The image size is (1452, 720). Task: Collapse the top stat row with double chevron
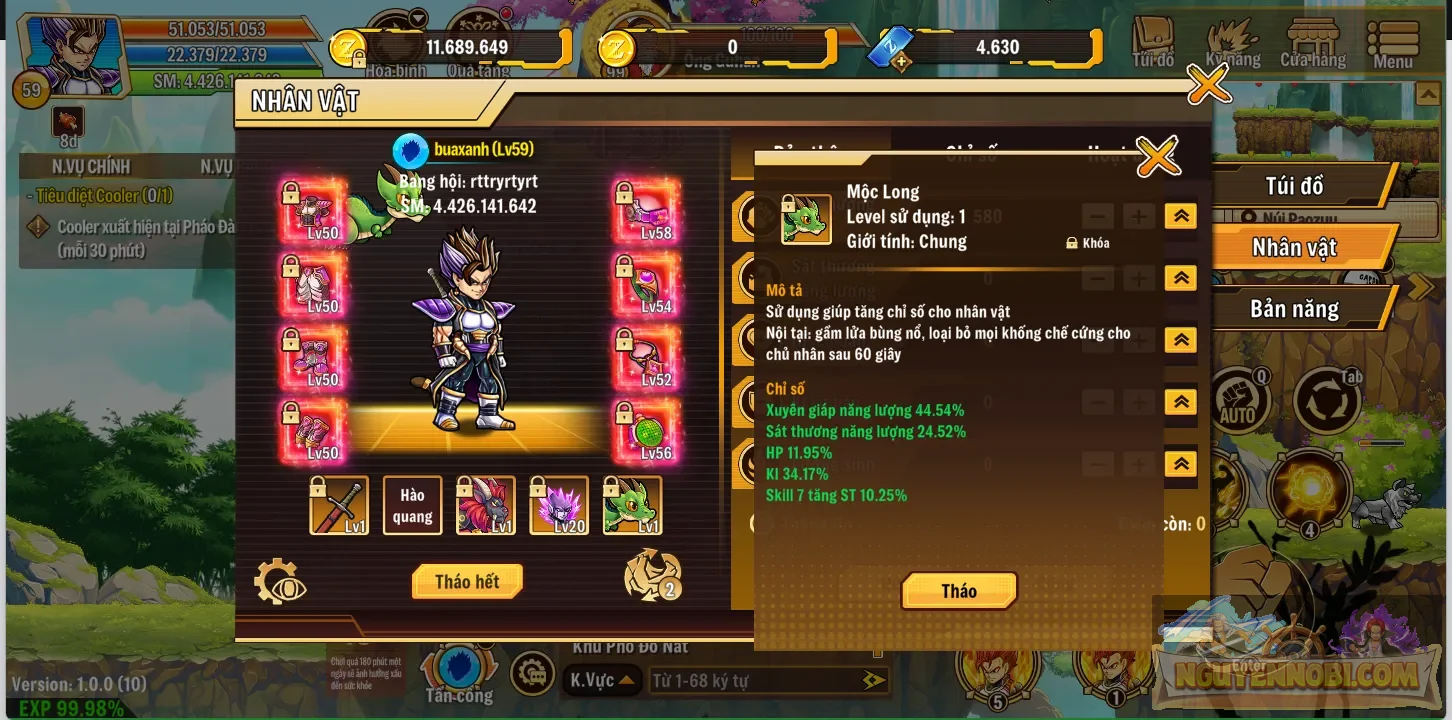1181,215
